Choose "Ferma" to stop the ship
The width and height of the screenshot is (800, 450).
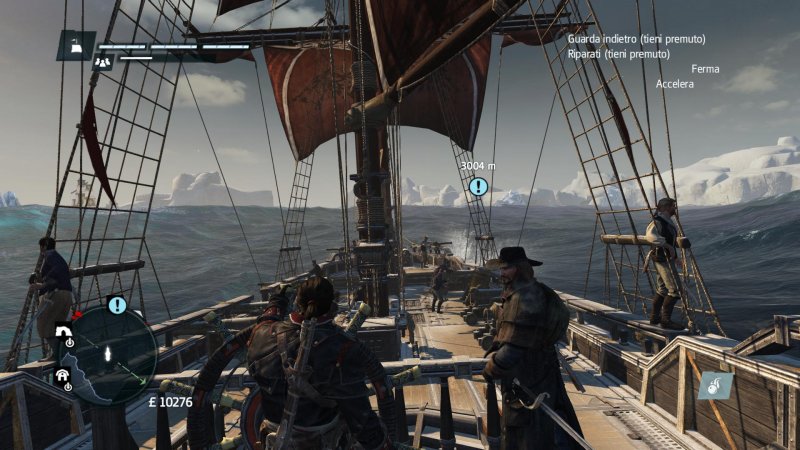coord(705,69)
